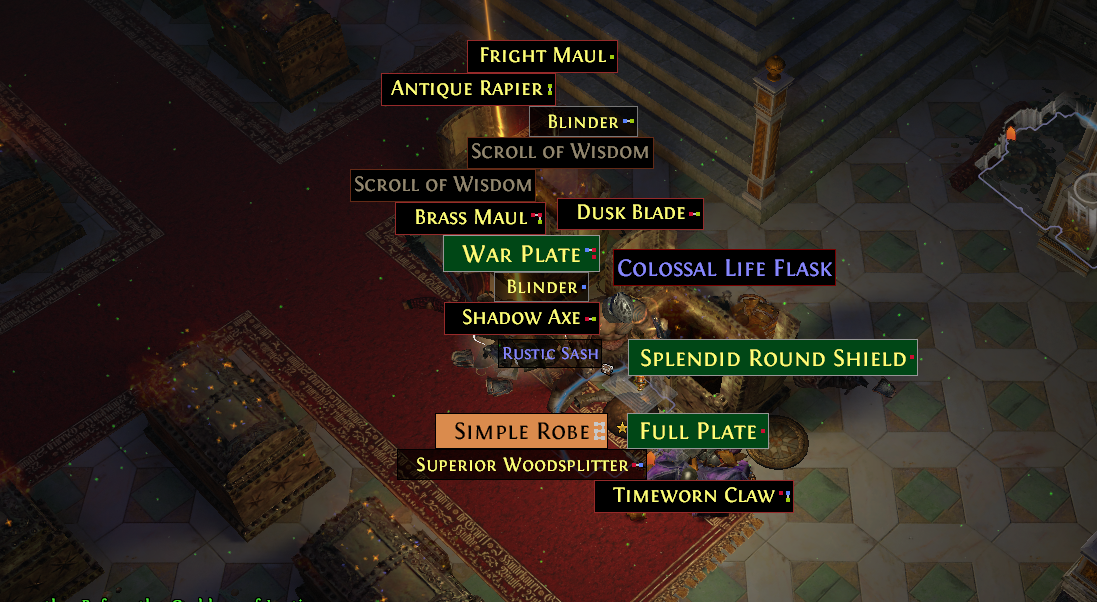Viewport: 1097px width, 602px height.
Task: Loot the Splendid Round Shield label
Action: (772, 358)
